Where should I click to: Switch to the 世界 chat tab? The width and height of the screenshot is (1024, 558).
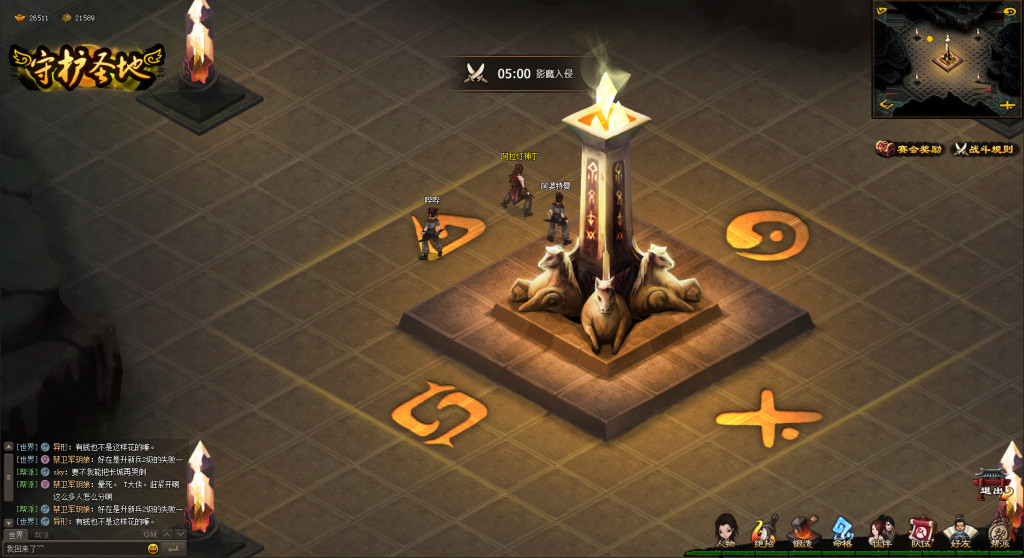16,535
